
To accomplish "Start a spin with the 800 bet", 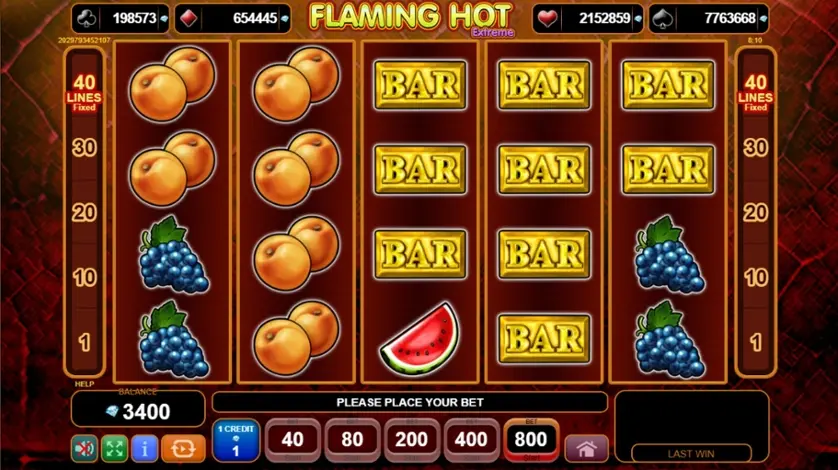I will 531,440.
